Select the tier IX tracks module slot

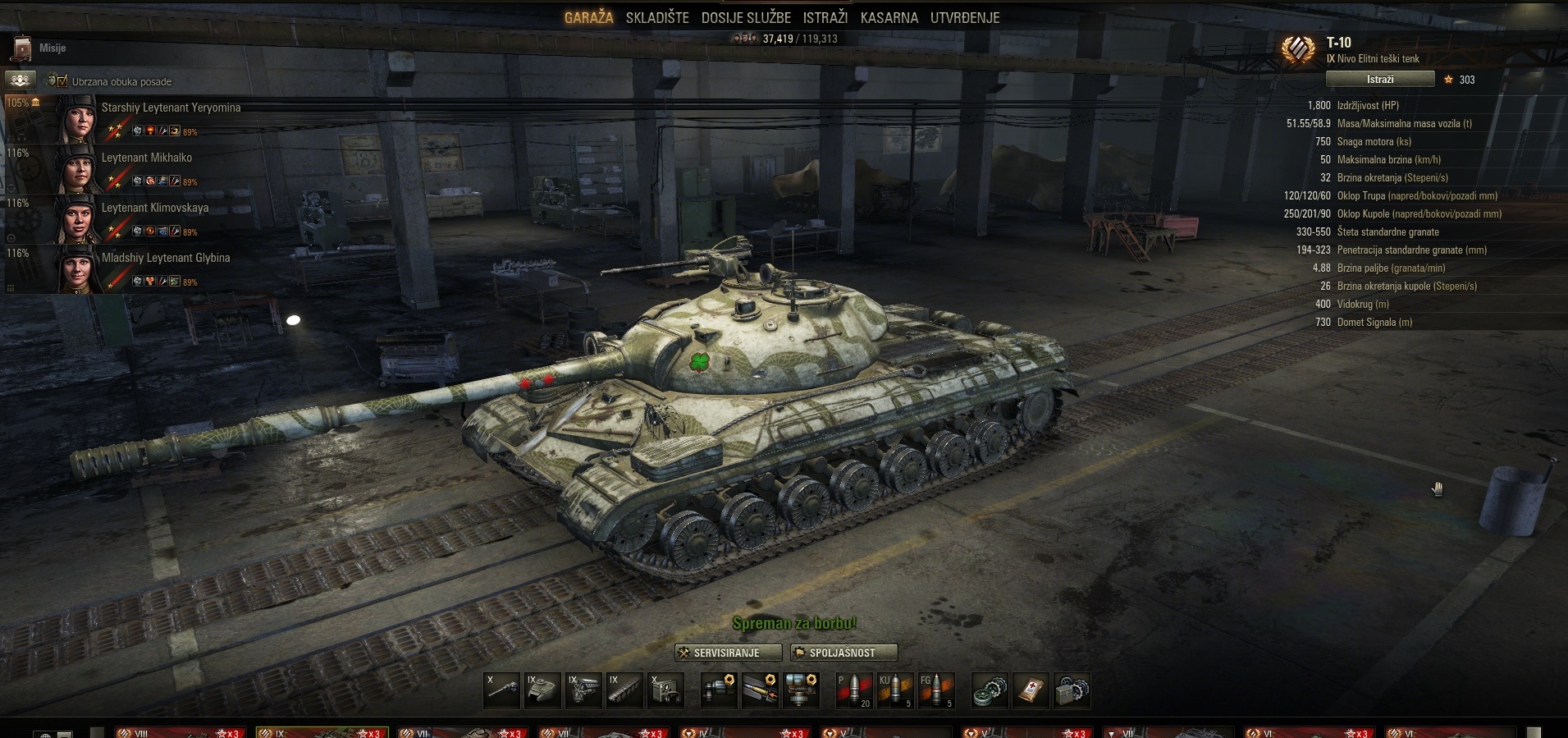pos(624,690)
